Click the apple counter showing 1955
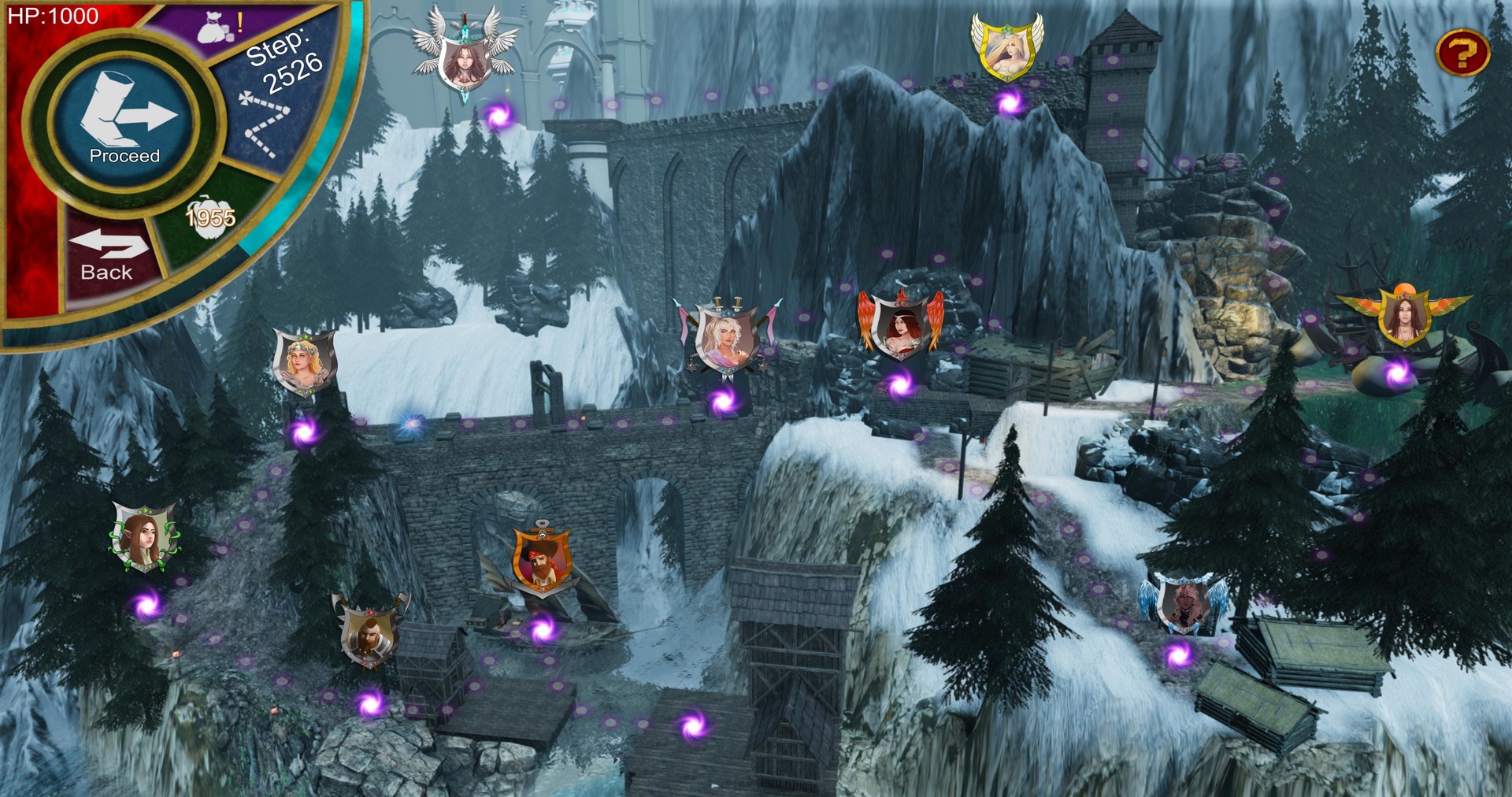This screenshot has width=1512, height=797. pyautogui.click(x=210, y=217)
